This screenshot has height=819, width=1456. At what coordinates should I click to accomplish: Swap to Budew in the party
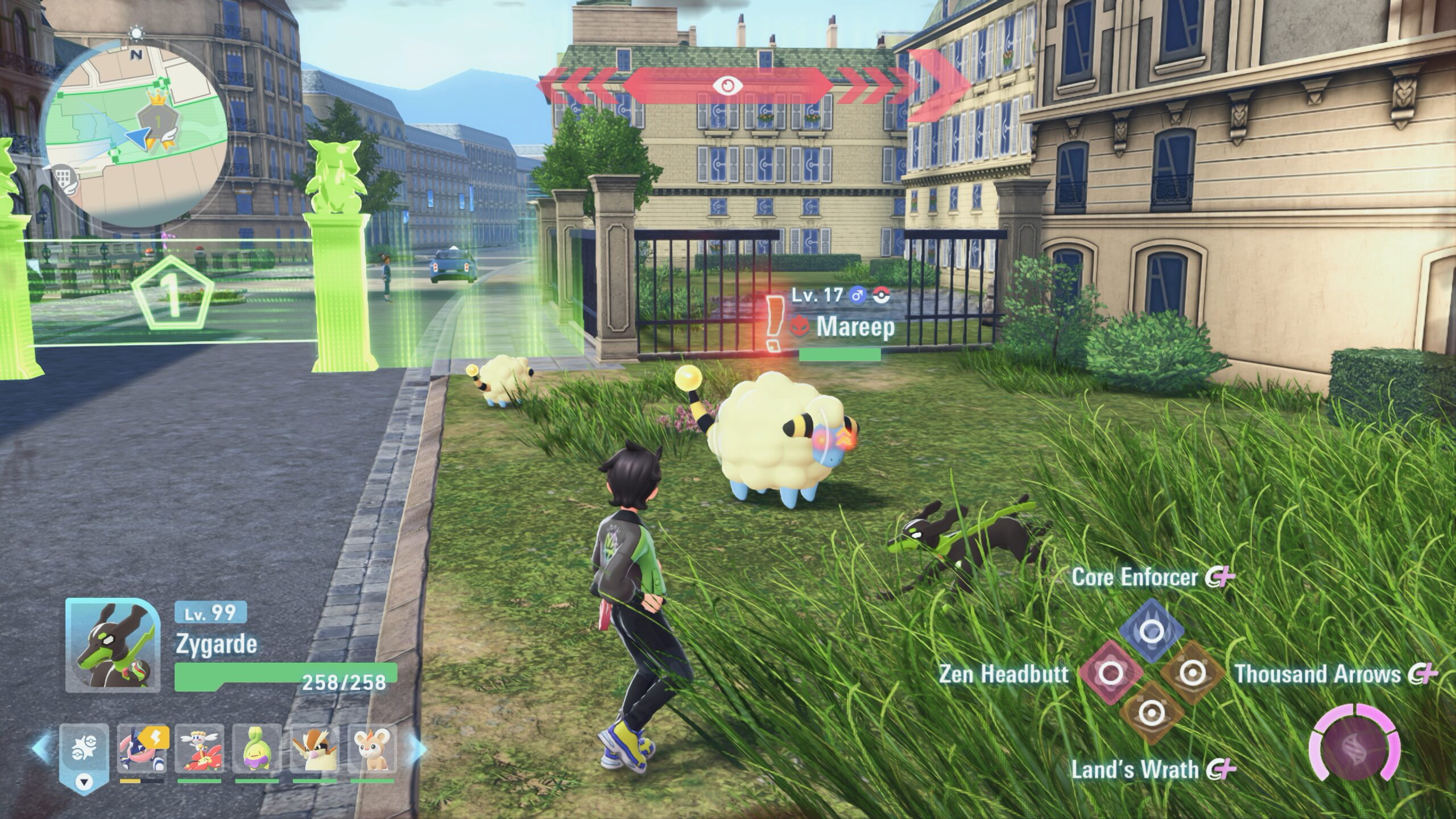pyautogui.click(x=257, y=748)
